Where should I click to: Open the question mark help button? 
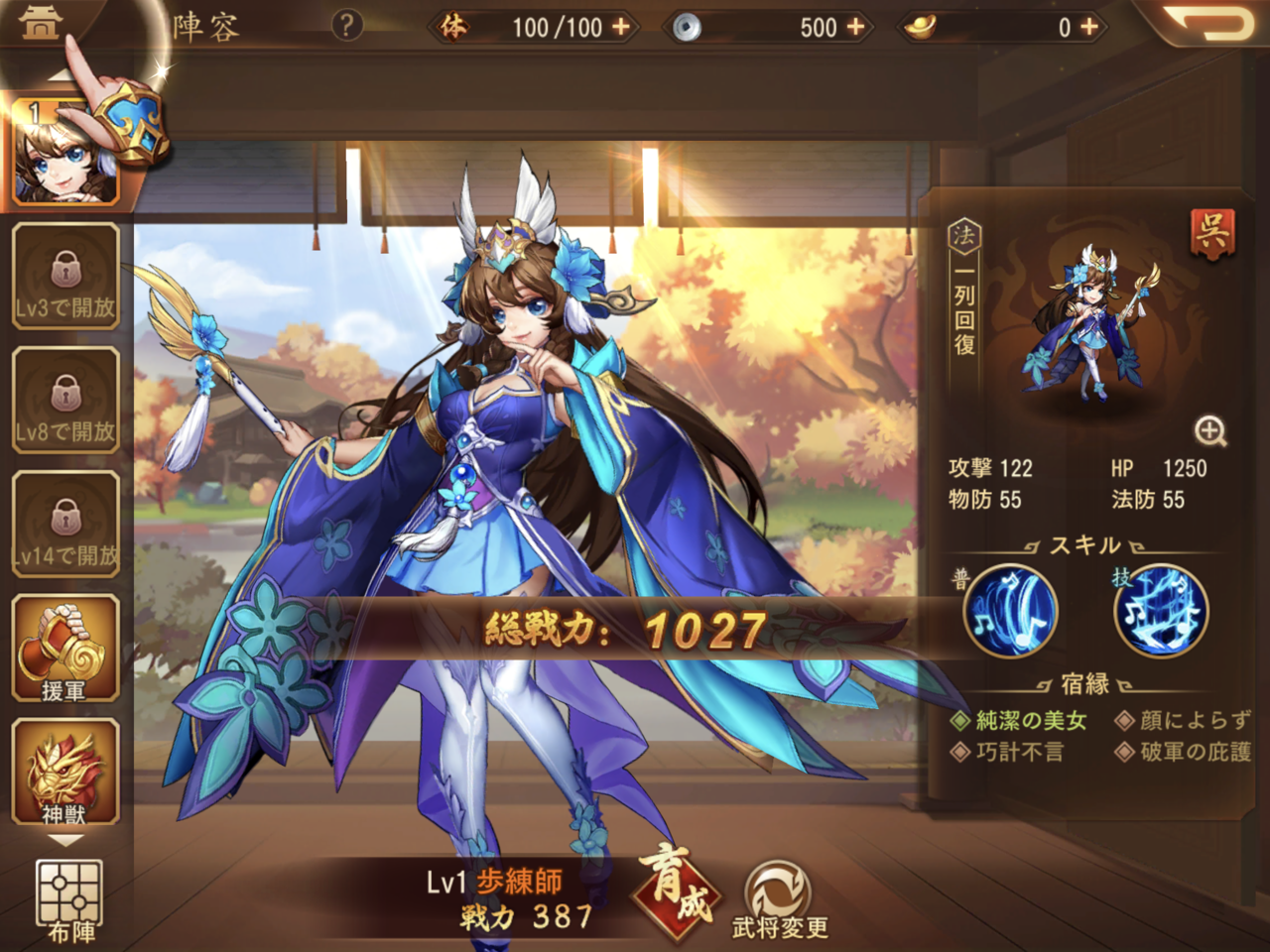tap(346, 25)
